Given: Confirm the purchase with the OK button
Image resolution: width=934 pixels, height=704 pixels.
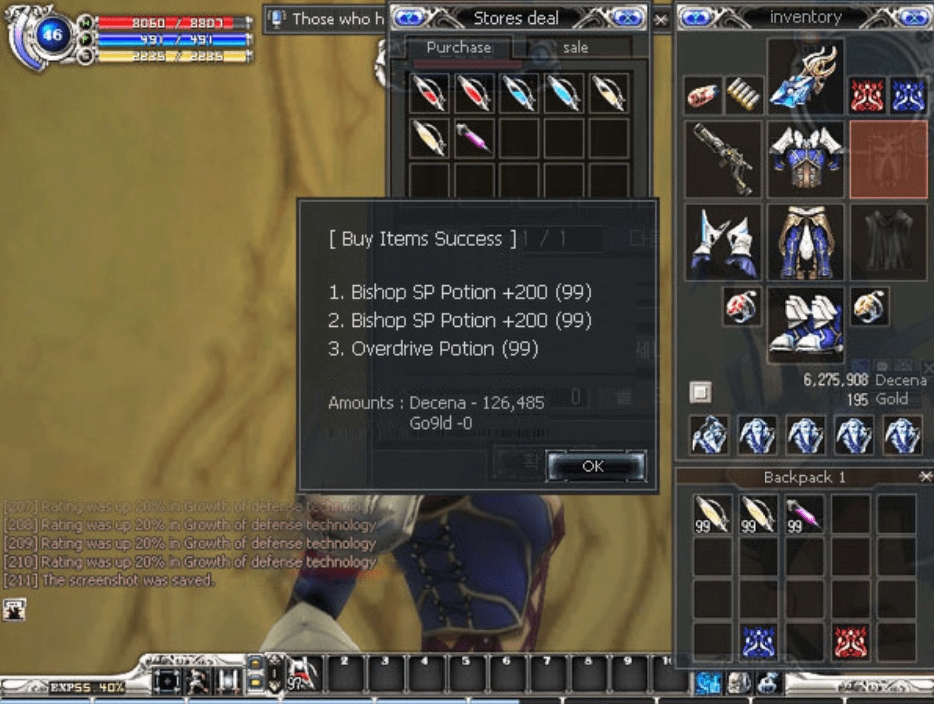Looking at the screenshot, I should click(593, 466).
